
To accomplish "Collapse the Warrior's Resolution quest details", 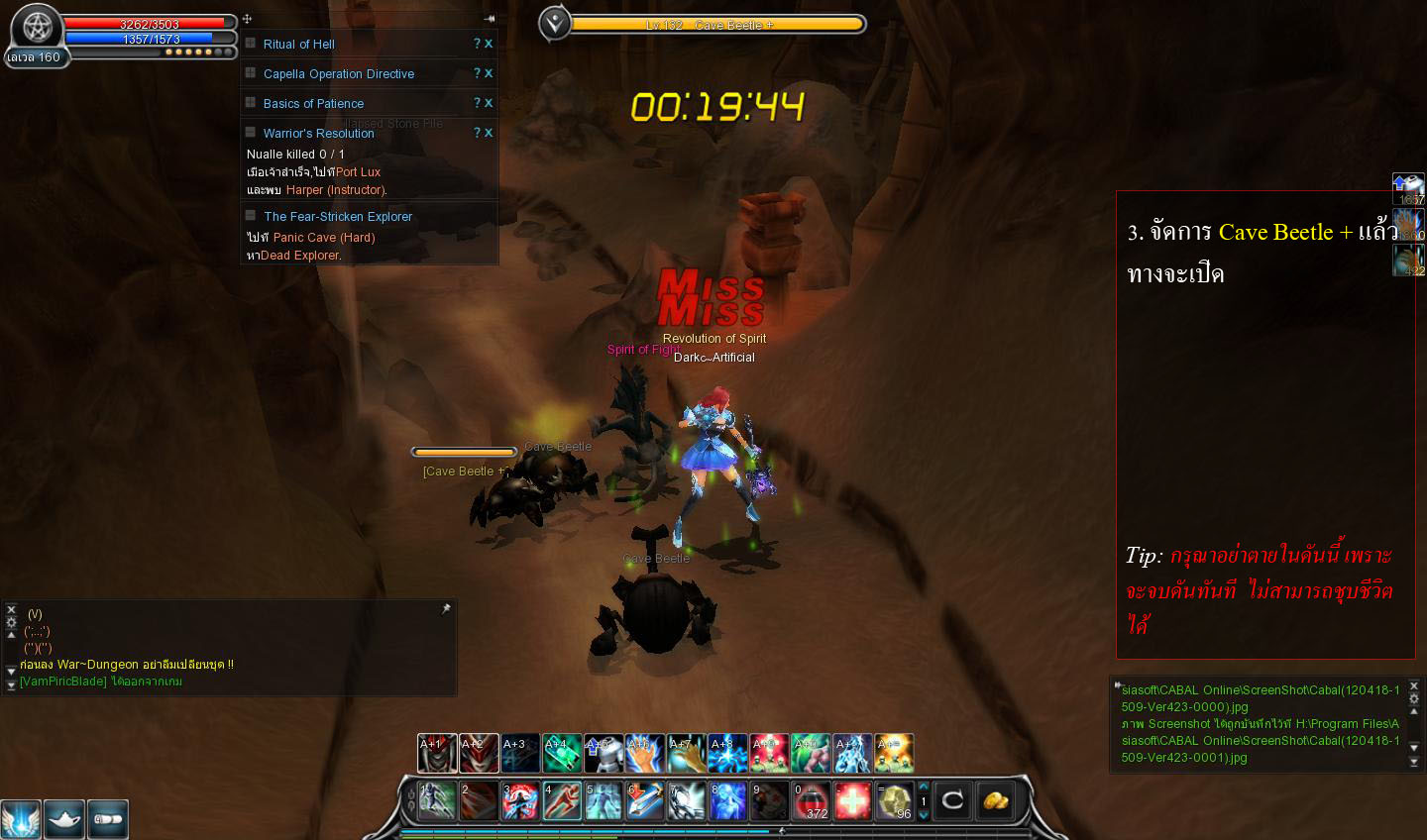I will tap(251, 133).
